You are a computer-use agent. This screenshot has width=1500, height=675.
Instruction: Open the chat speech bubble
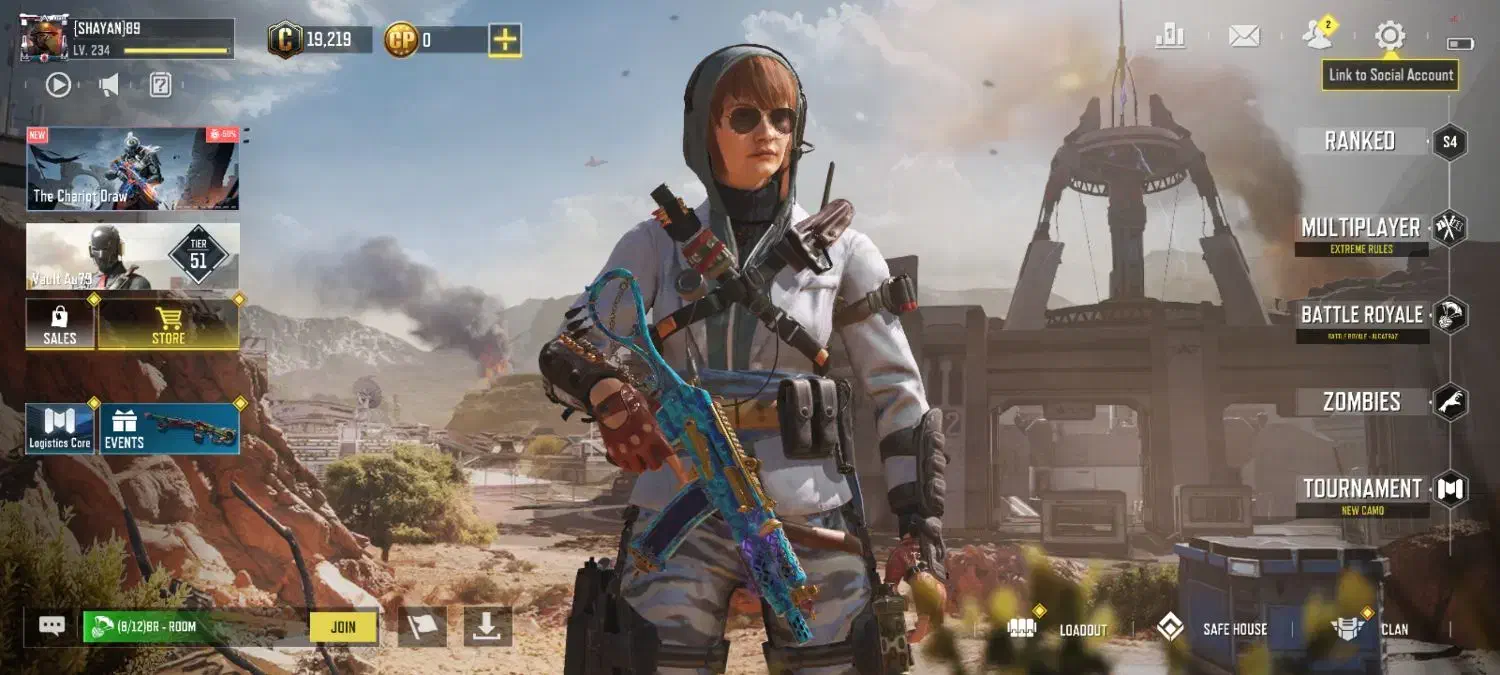[x=52, y=626]
